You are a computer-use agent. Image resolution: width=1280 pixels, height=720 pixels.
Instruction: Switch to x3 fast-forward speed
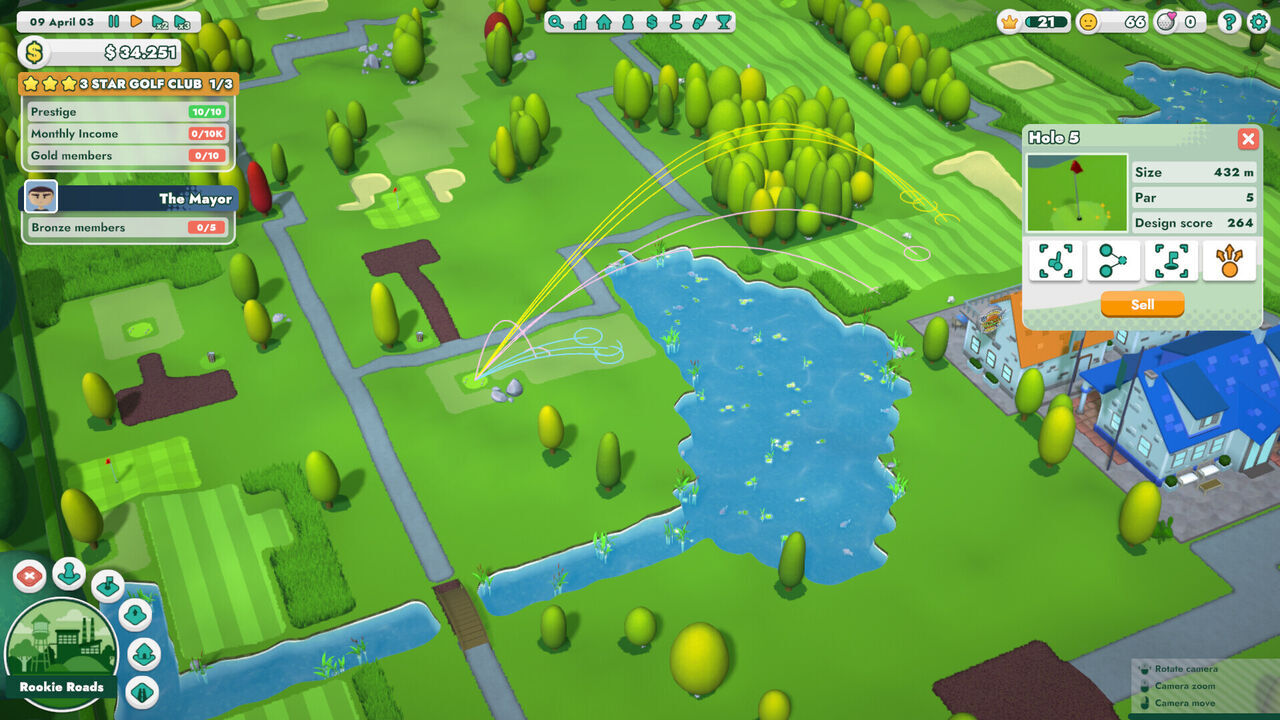pos(181,22)
